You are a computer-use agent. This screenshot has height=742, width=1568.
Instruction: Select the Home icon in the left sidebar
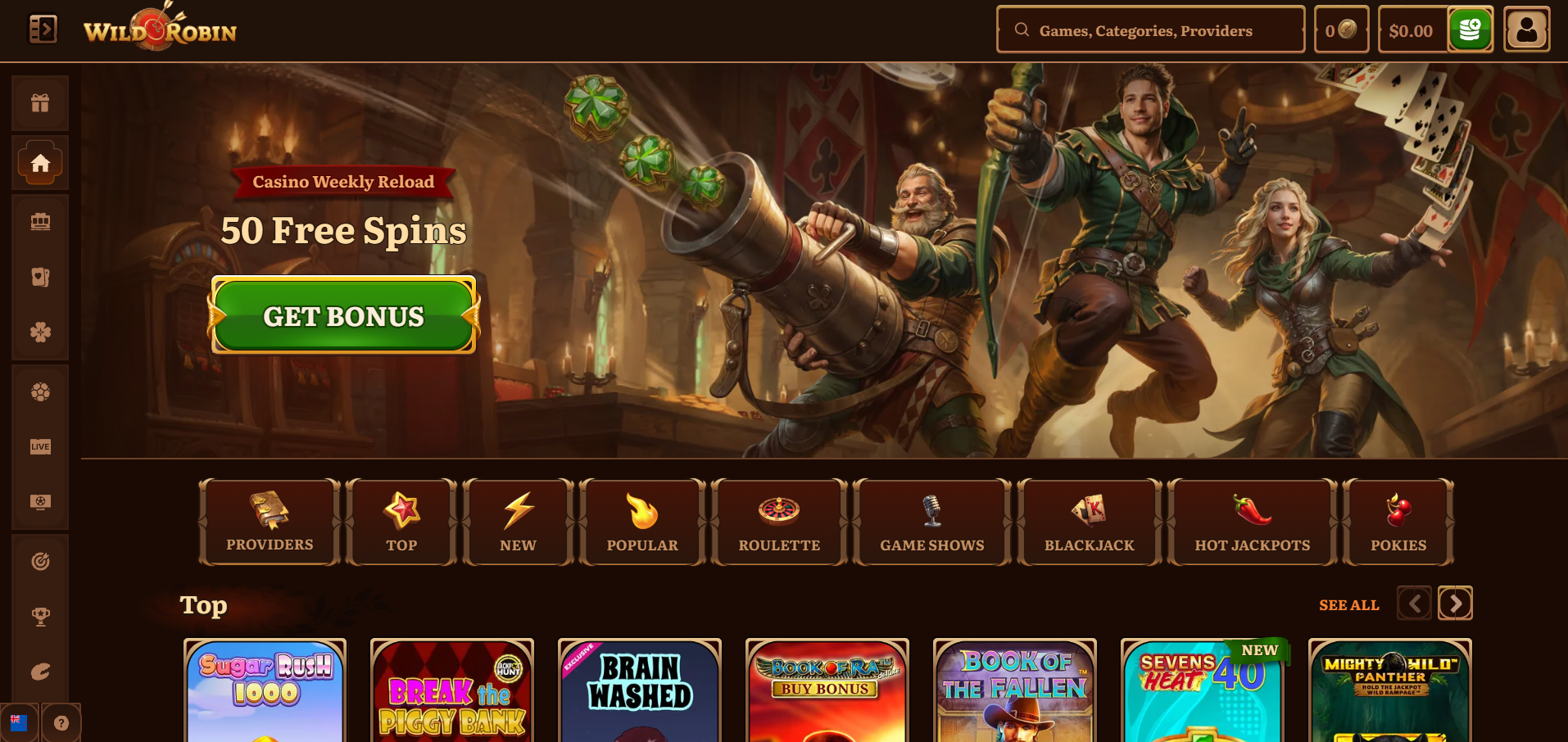pos(40,162)
